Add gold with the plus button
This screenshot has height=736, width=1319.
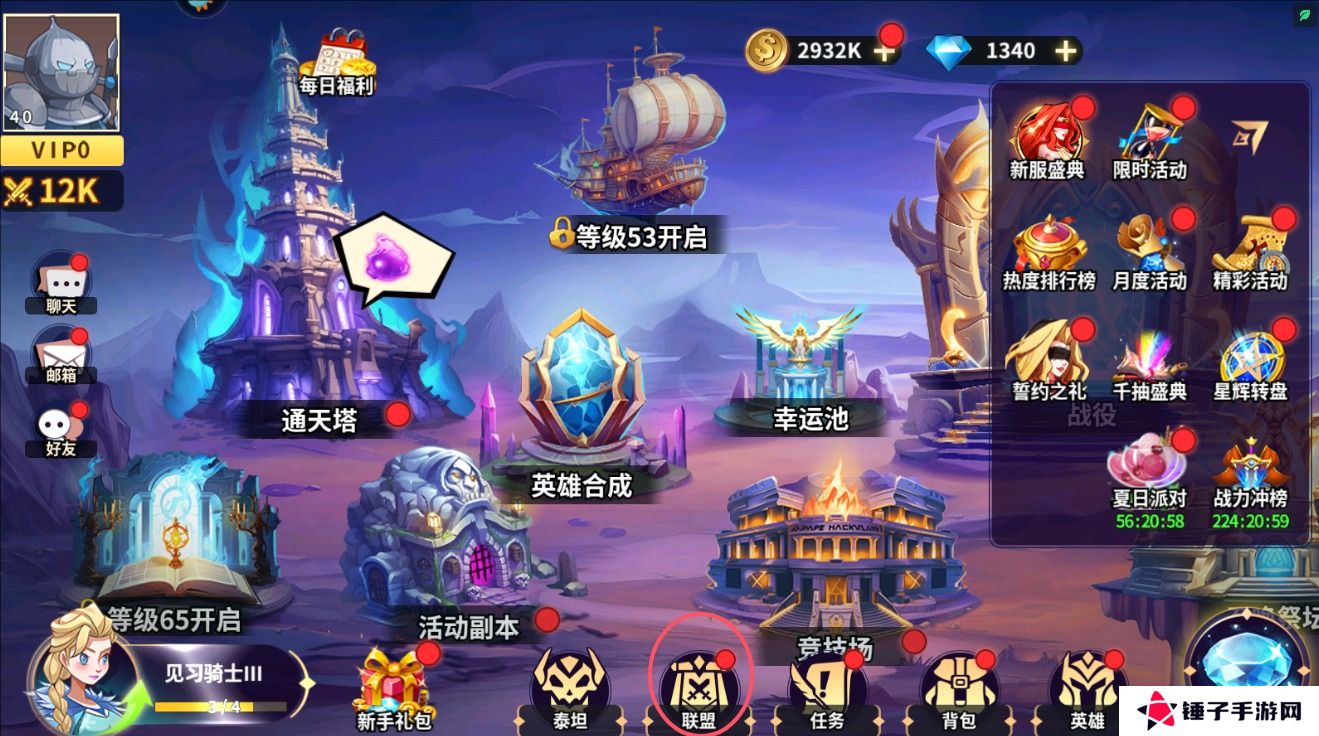click(x=884, y=49)
